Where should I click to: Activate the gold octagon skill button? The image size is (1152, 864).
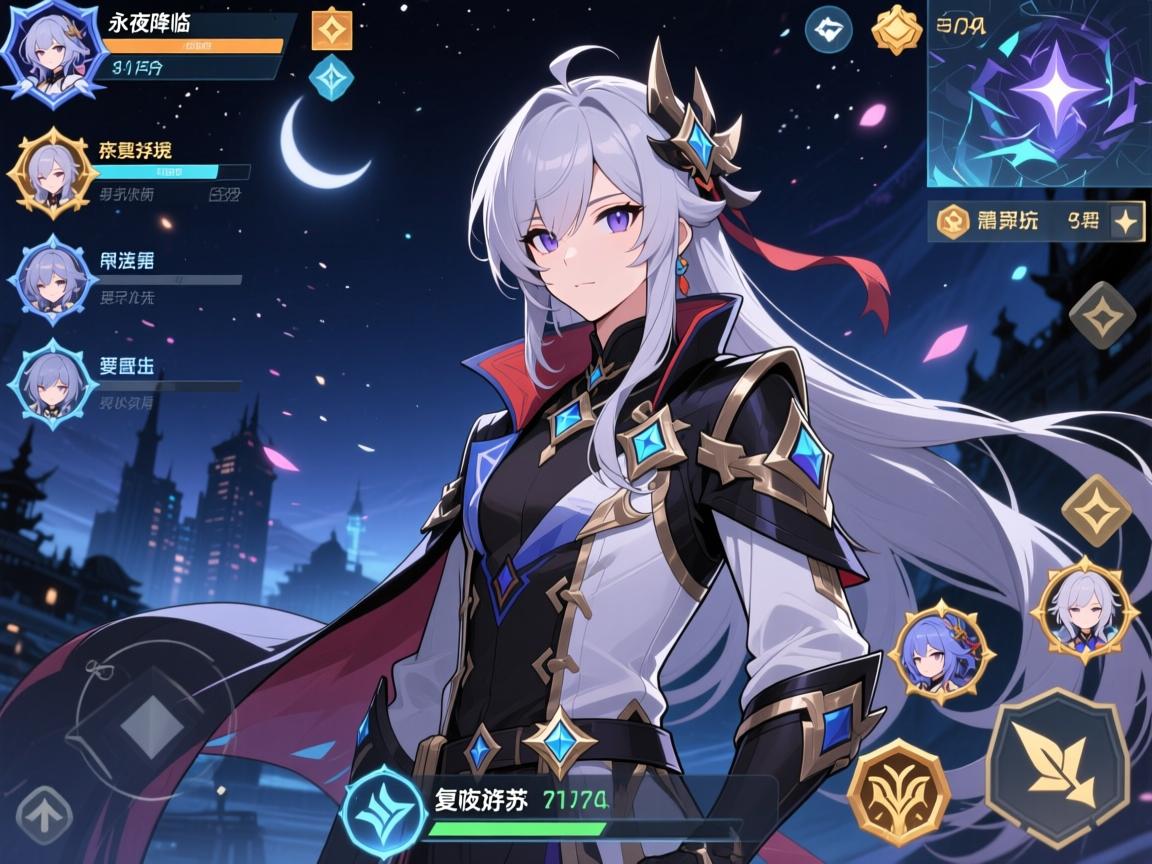pyautogui.click(x=898, y=792)
